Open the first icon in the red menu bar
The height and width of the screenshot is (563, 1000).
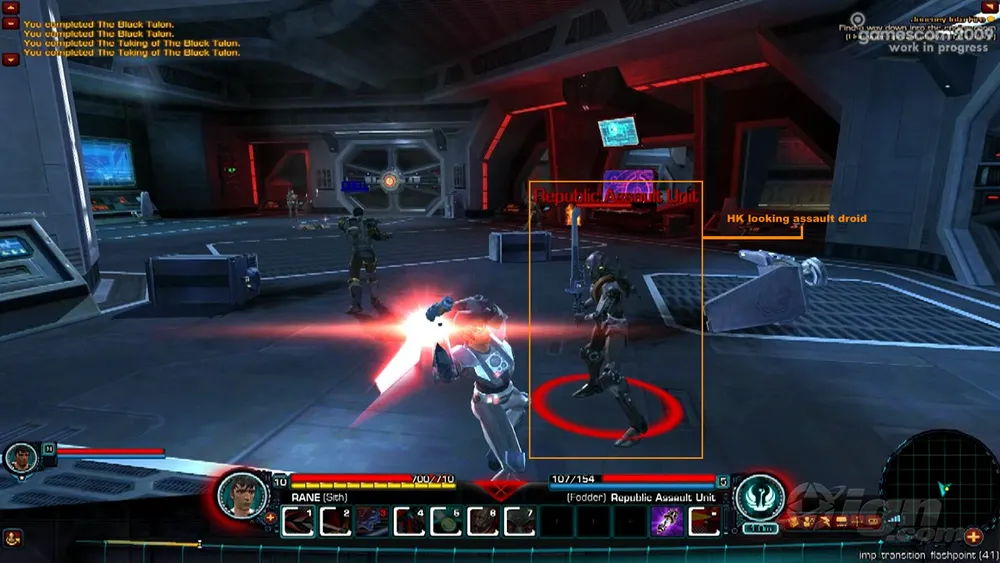[x=795, y=521]
